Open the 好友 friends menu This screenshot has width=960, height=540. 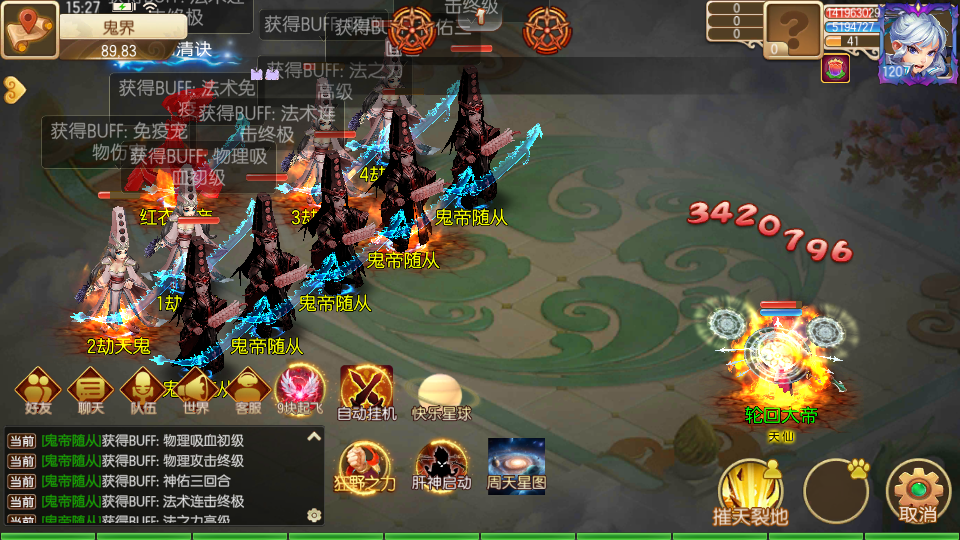coord(38,389)
